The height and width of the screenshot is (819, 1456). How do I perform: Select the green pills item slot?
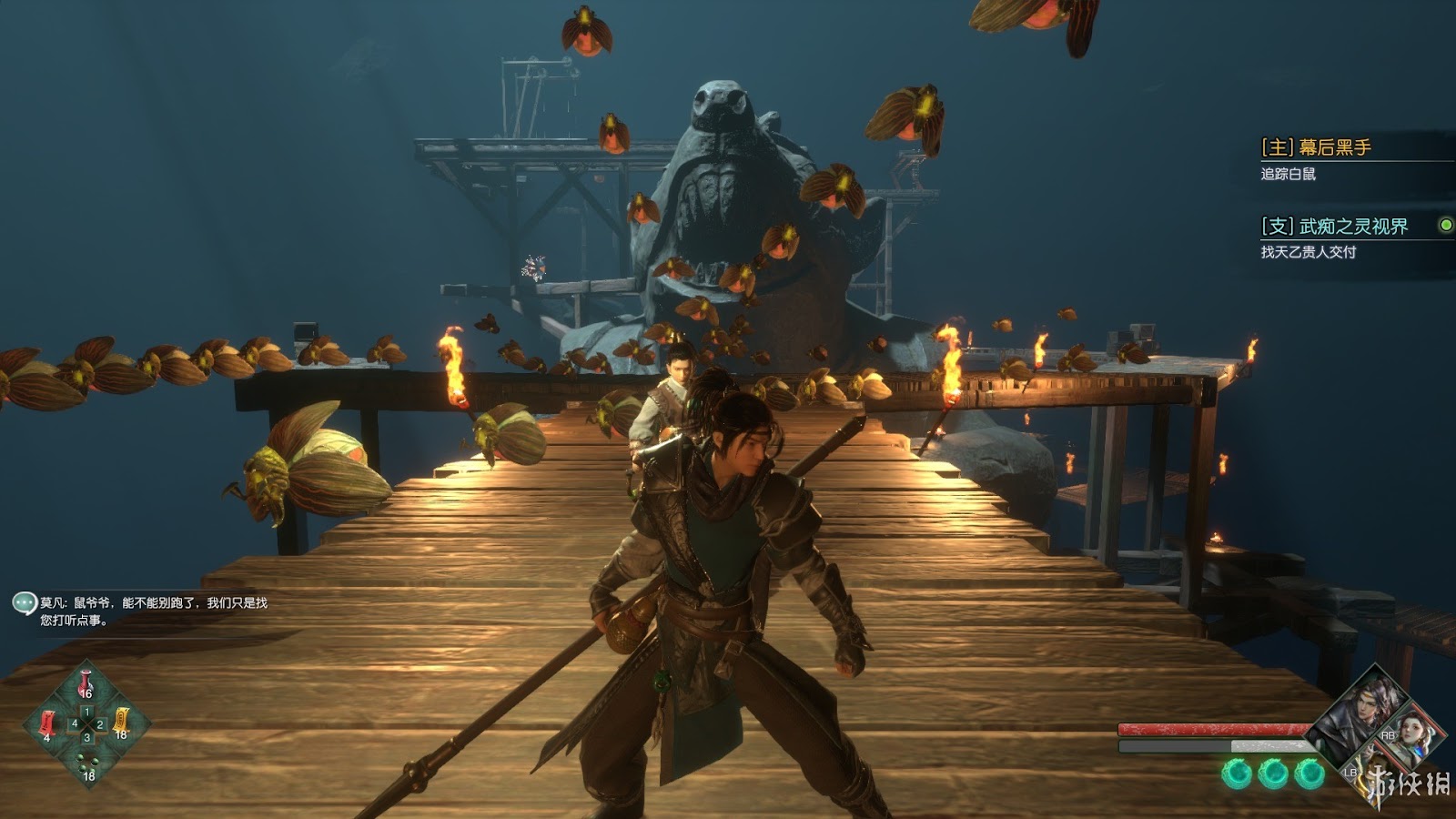[87, 763]
